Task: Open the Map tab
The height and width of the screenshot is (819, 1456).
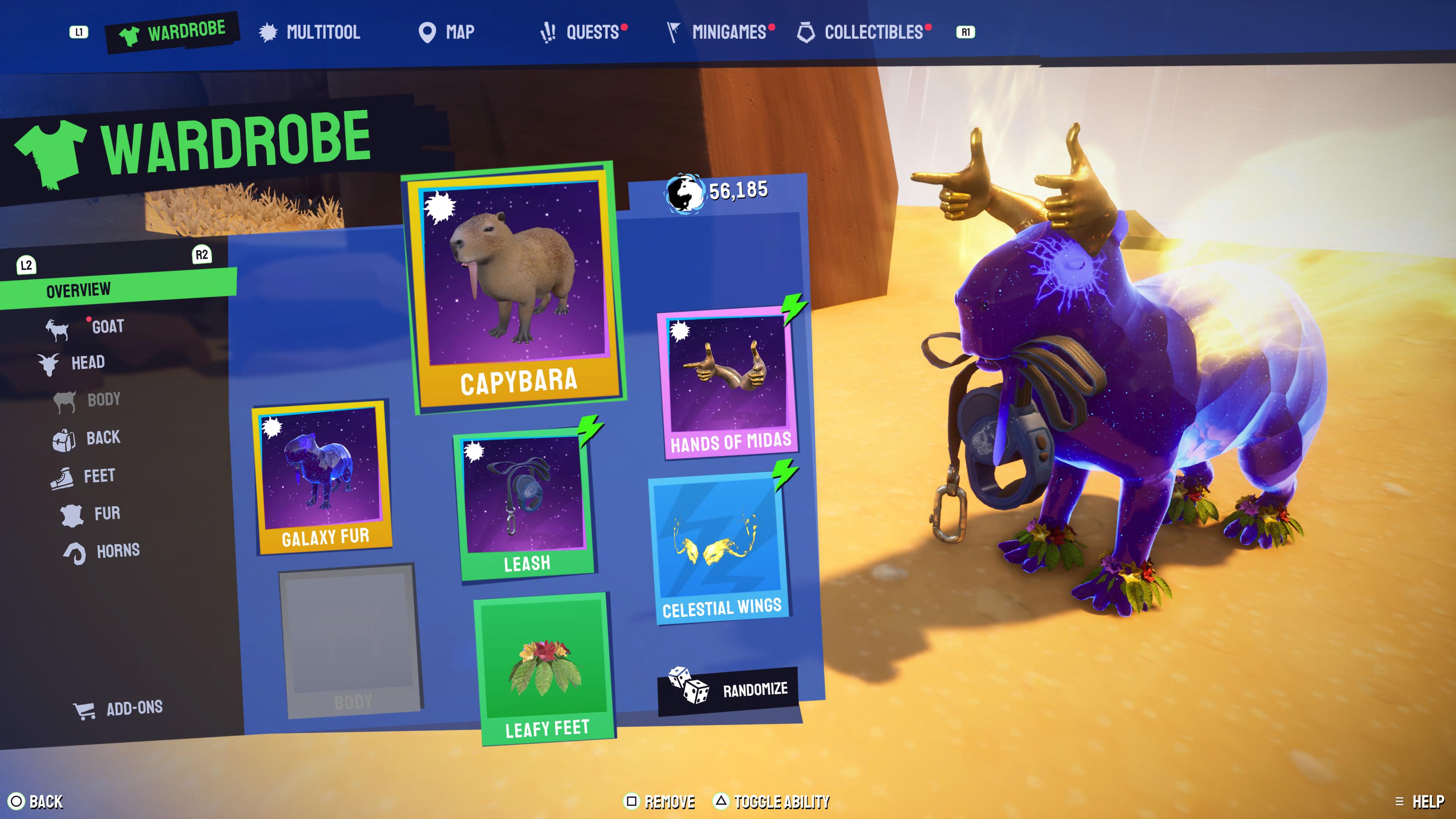Action: 447,32
